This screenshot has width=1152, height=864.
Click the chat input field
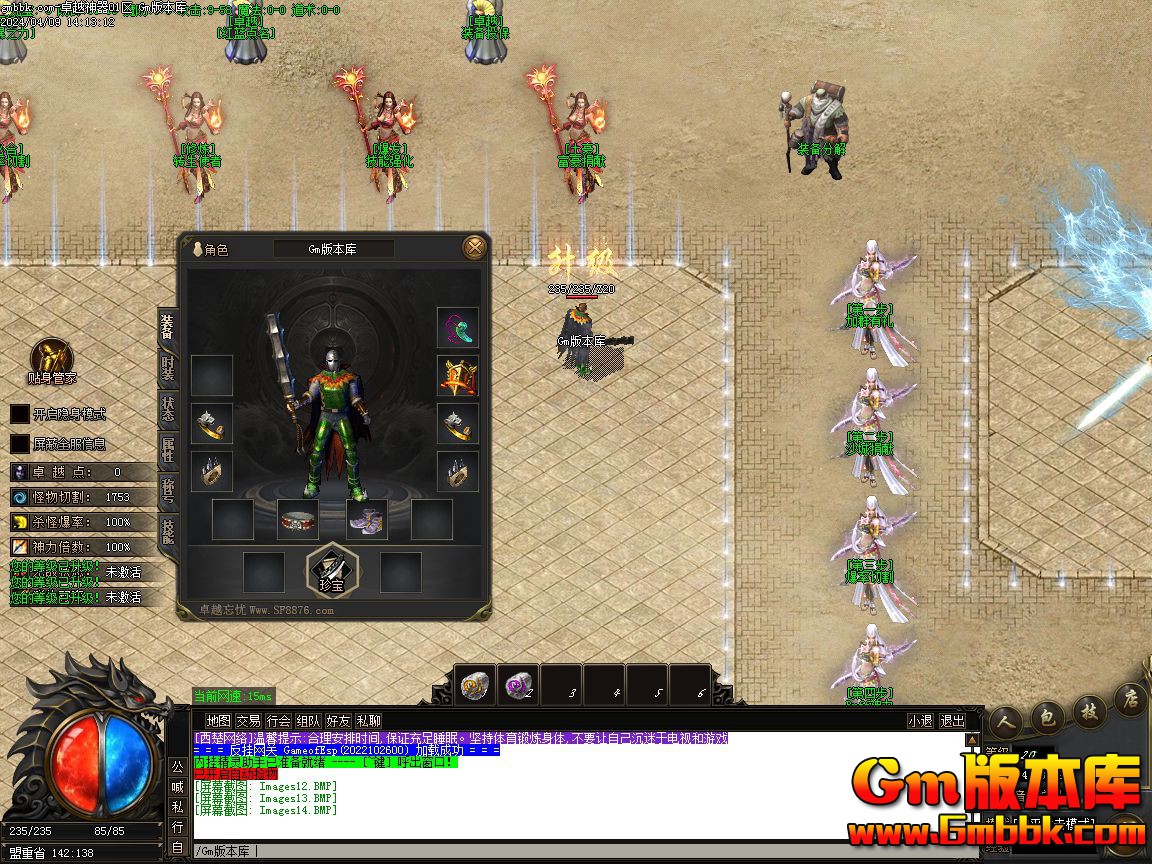pyautogui.click(x=580, y=851)
